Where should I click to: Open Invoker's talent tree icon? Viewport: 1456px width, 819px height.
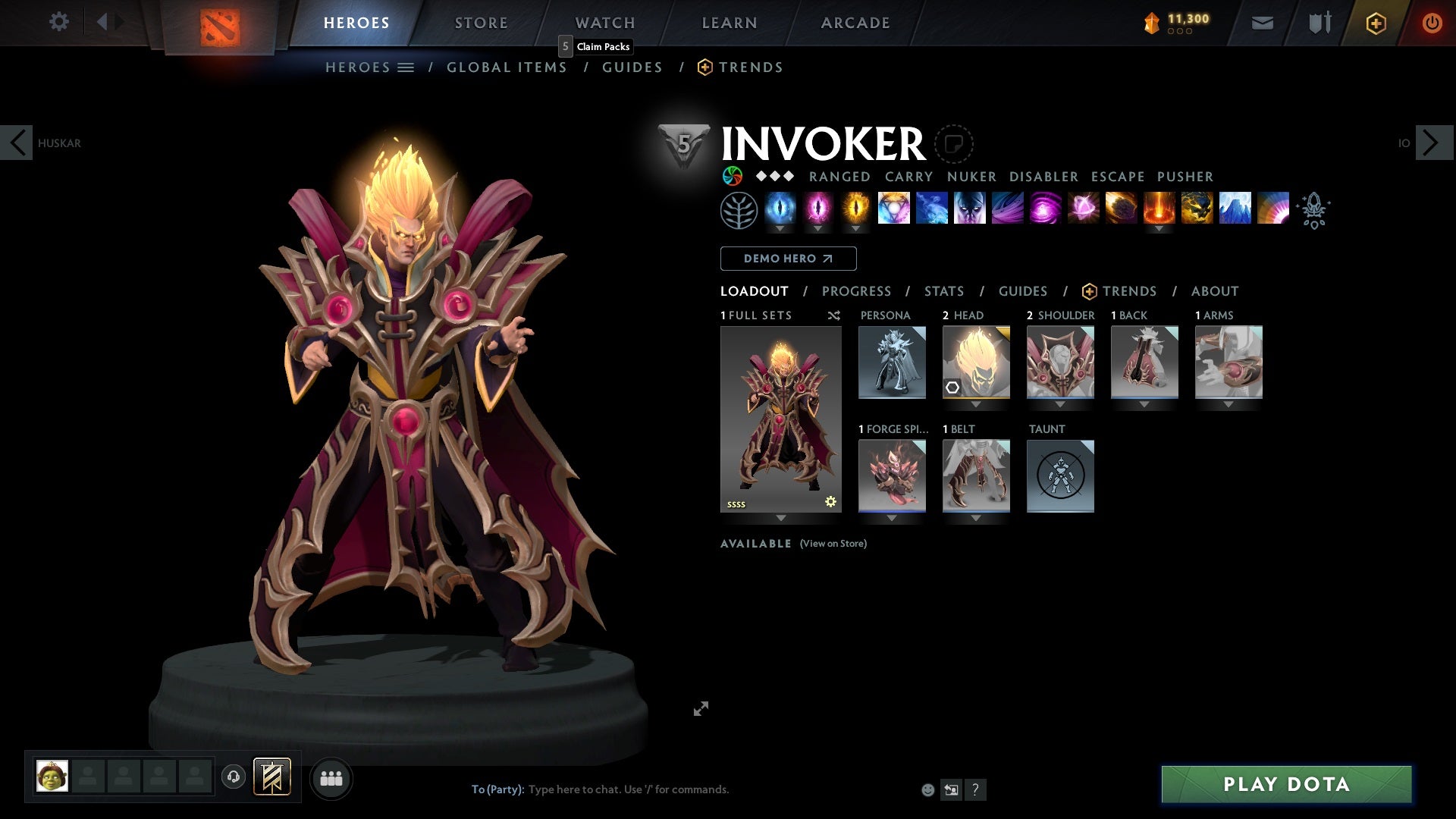click(739, 210)
